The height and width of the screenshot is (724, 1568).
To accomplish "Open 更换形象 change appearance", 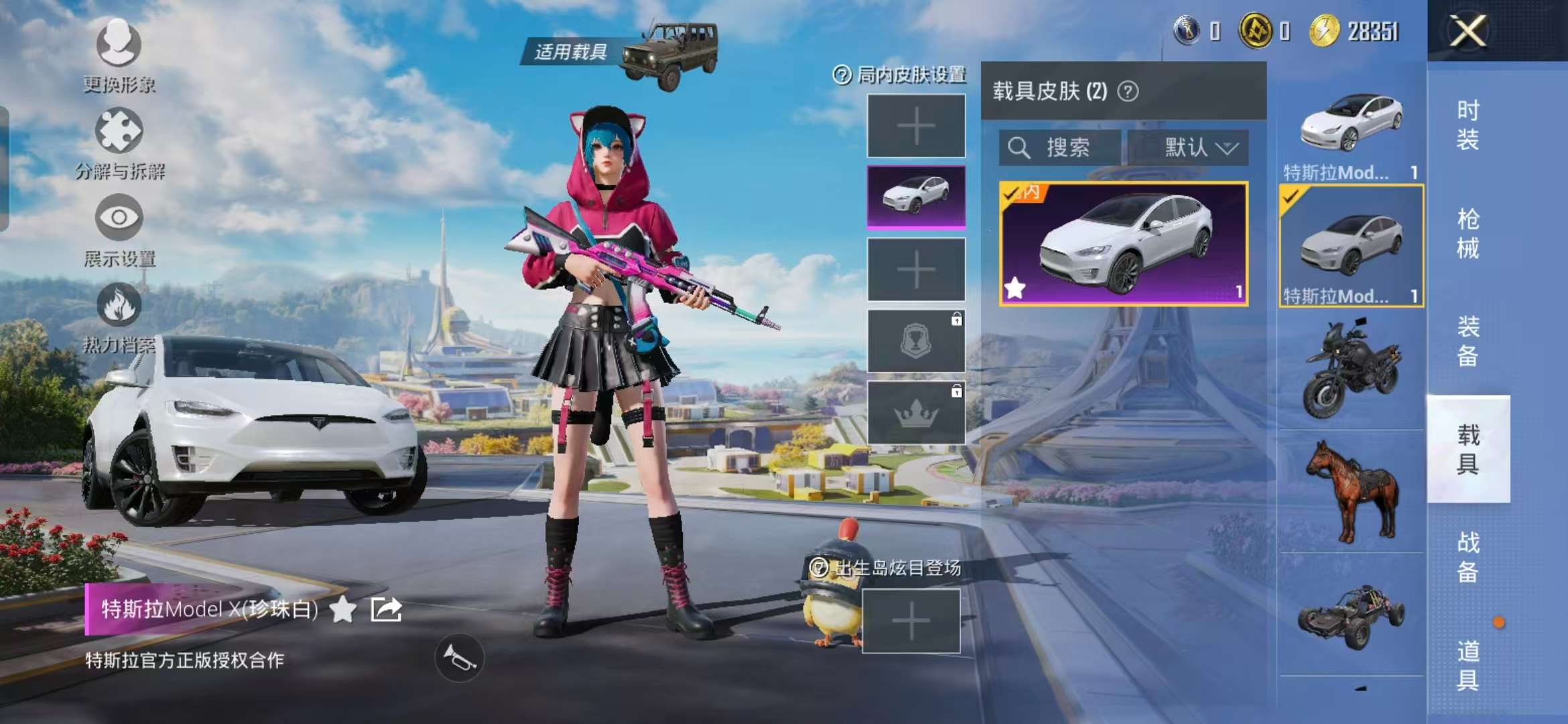I will pos(119,55).
